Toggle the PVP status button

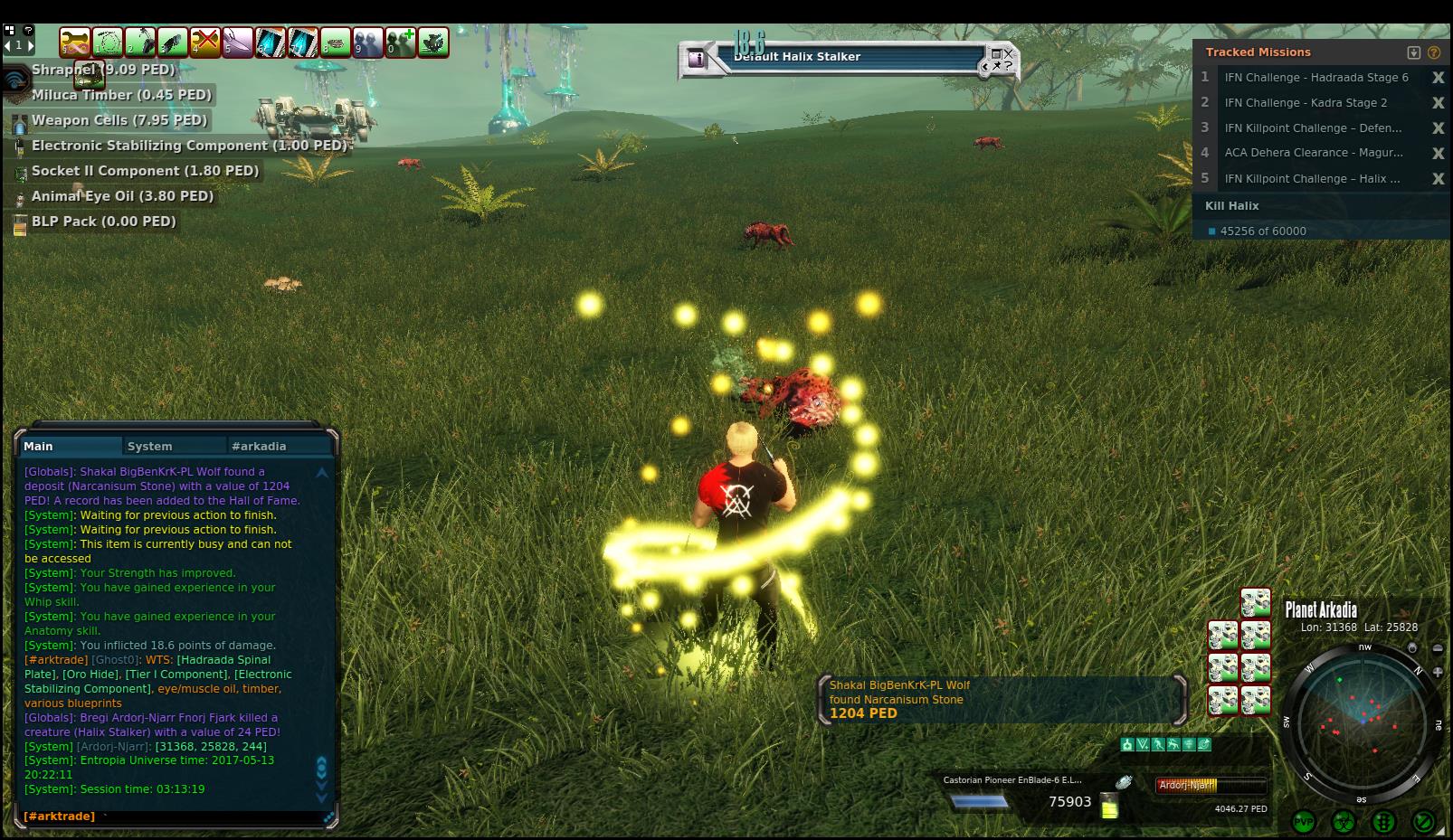tap(1304, 822)
